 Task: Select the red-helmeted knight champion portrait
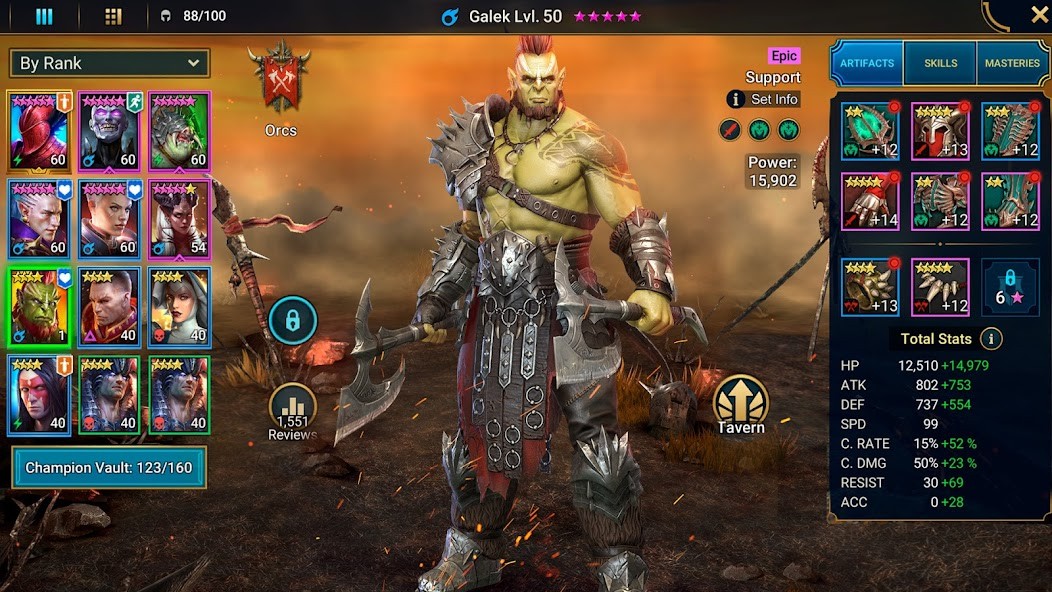click(39, 131)
